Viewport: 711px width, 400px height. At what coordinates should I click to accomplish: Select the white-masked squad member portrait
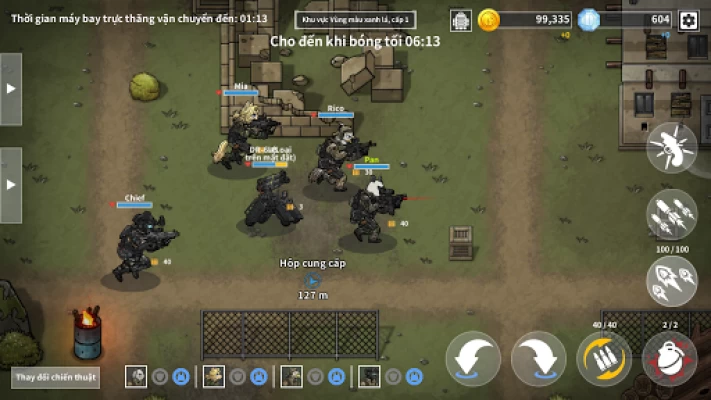point(136,376)
